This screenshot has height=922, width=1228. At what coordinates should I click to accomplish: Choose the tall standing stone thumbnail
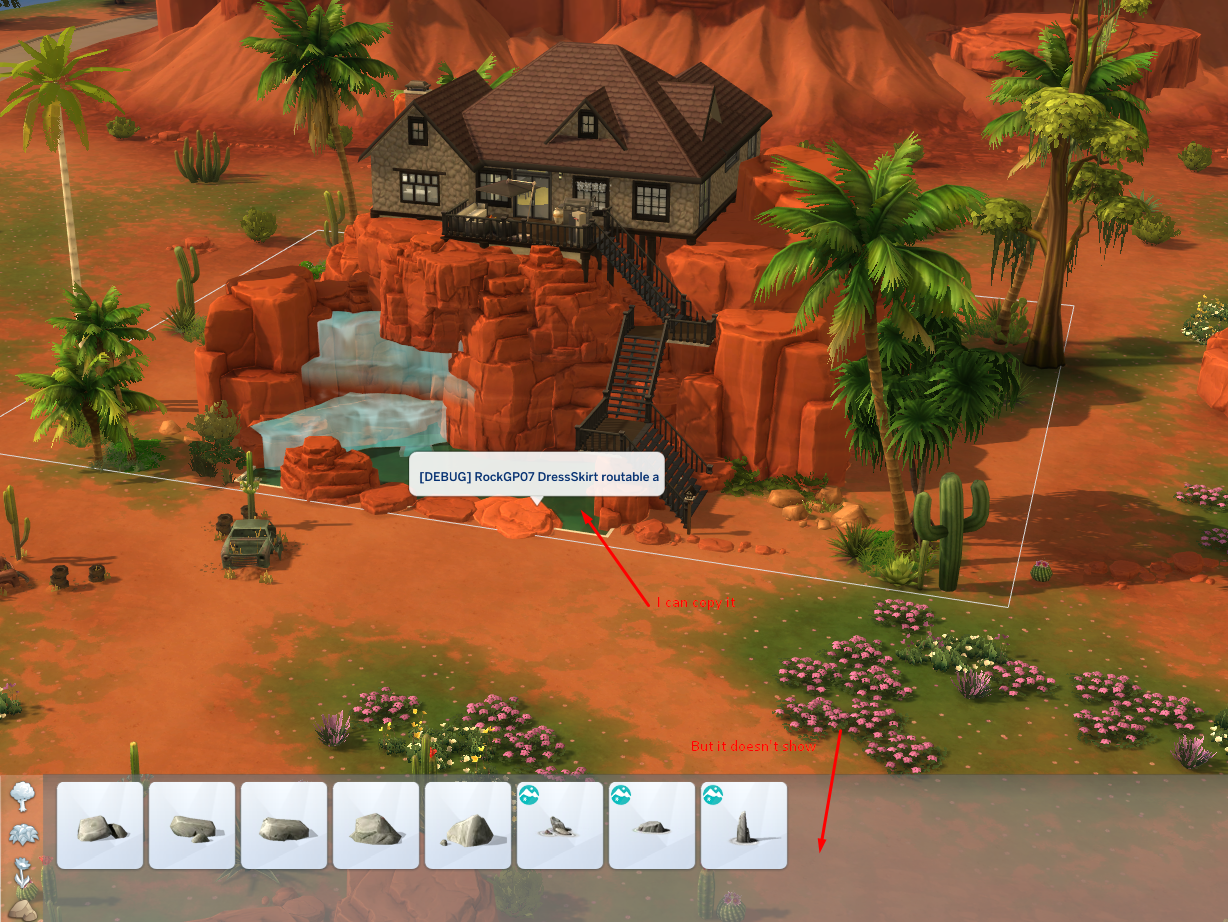click(x=744, y=825)
